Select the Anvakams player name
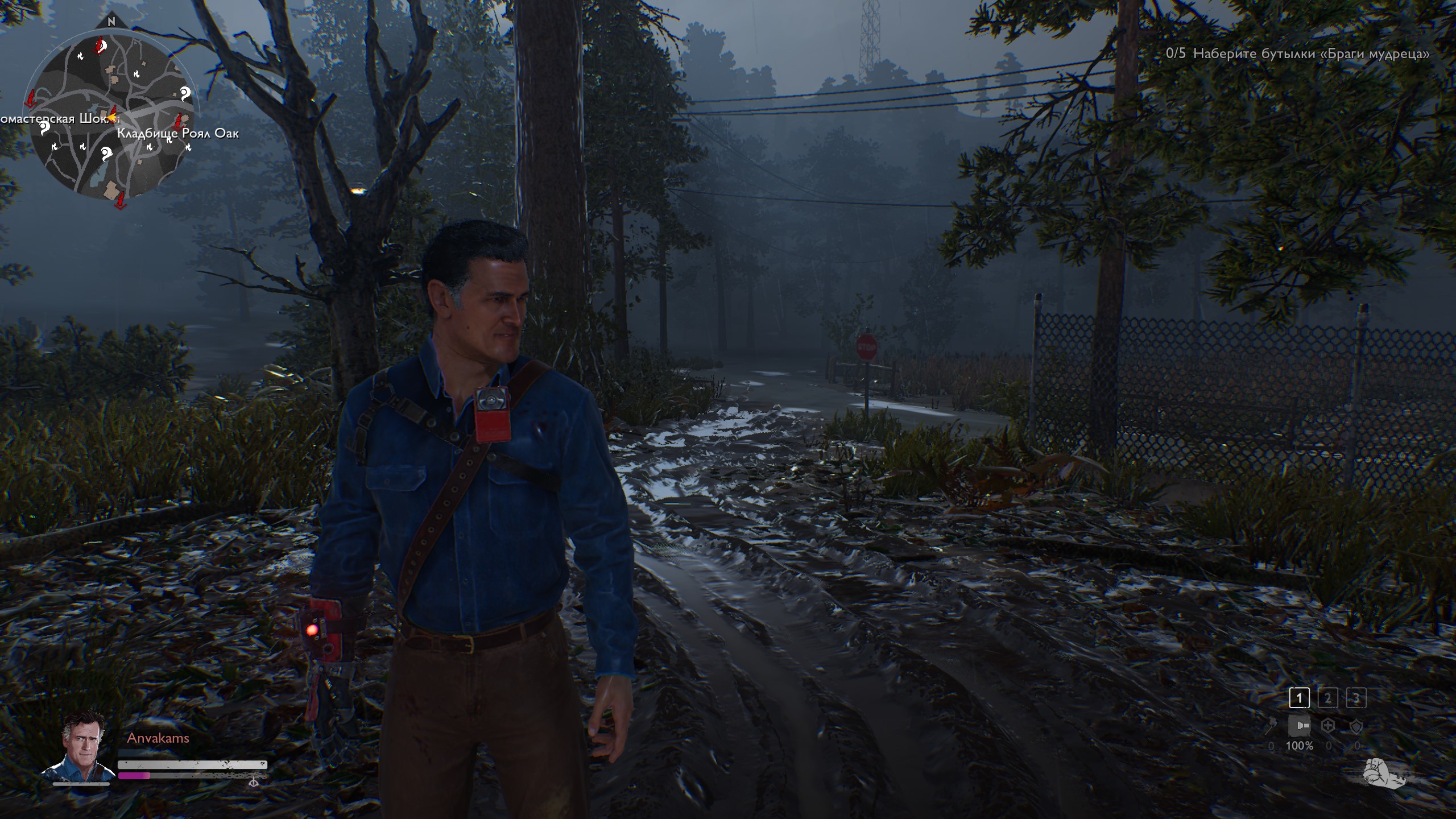The image size is (1456, 819). [x=158, y=738]
